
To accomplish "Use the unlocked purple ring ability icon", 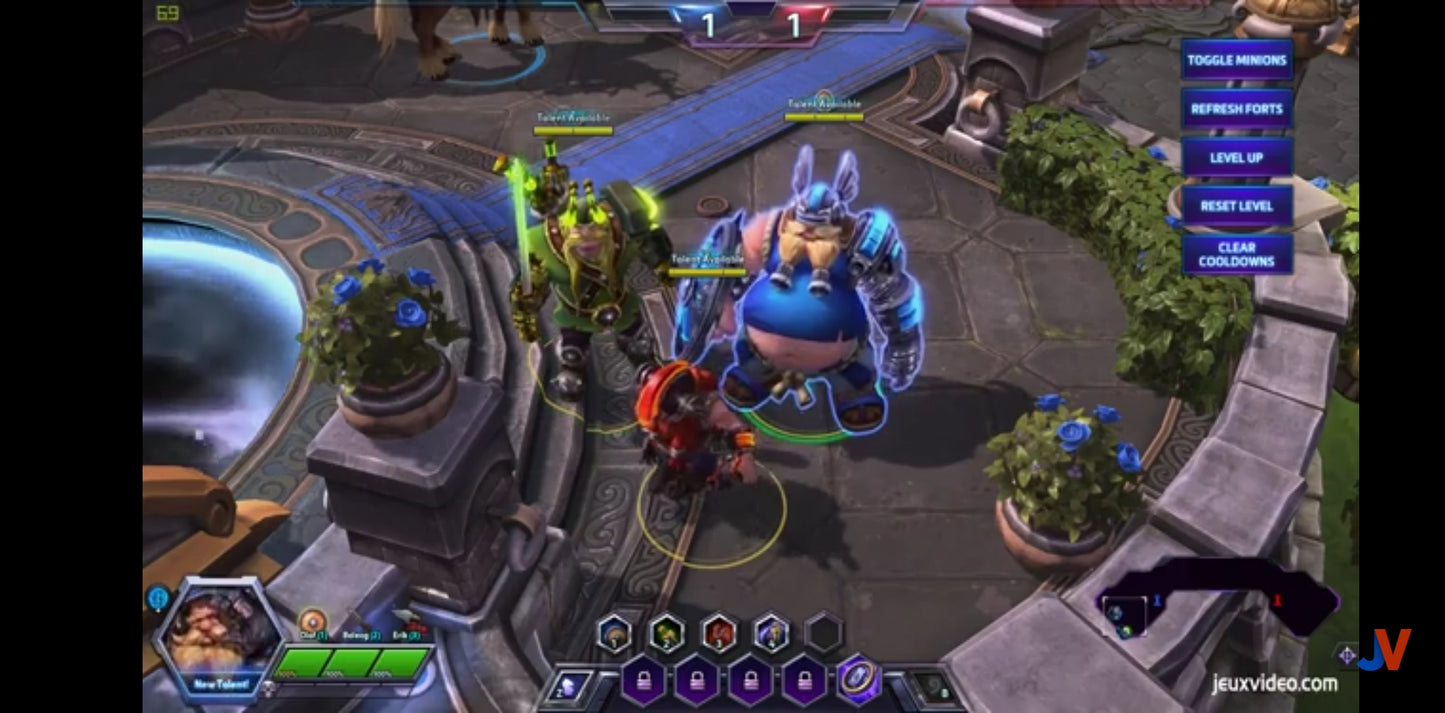I will point(858,679).
